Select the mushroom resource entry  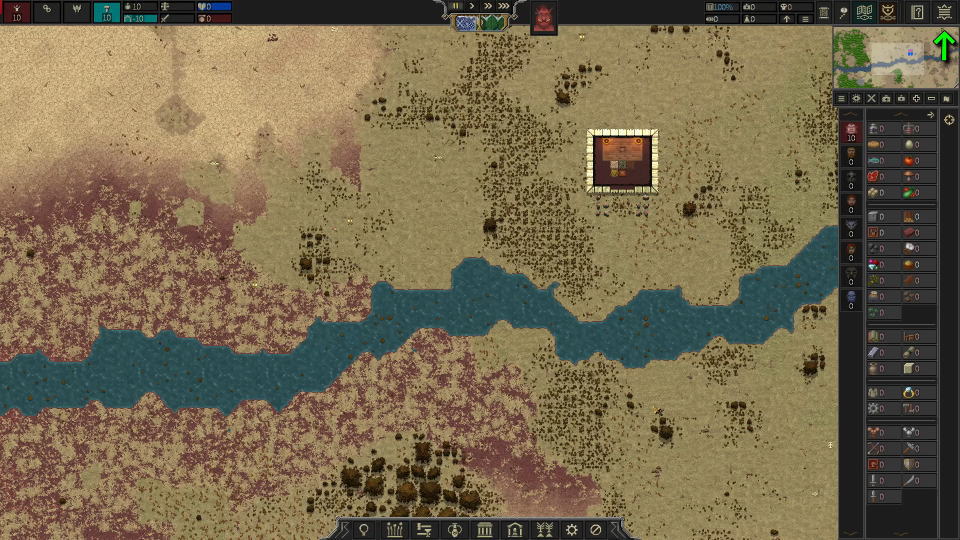(x=910, y=176)
